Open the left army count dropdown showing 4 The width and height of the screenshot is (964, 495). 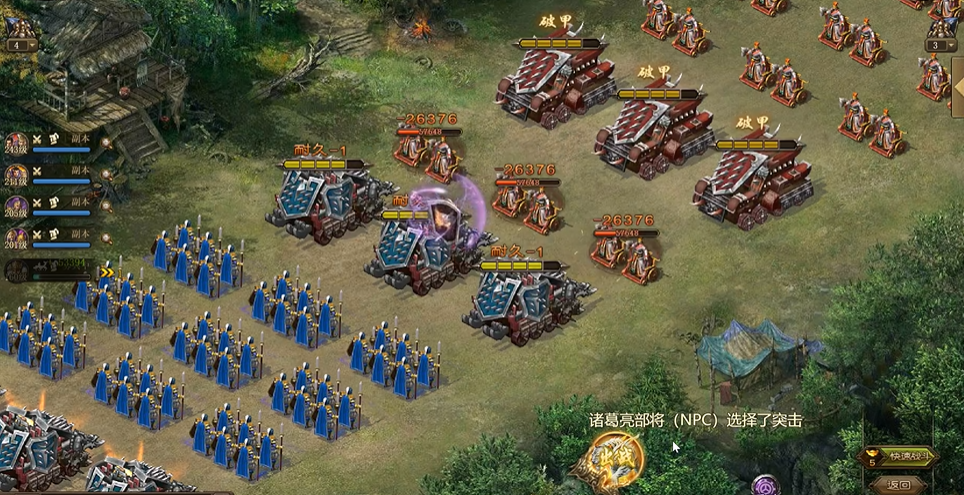pyautogui.click(x=20, y=45)
